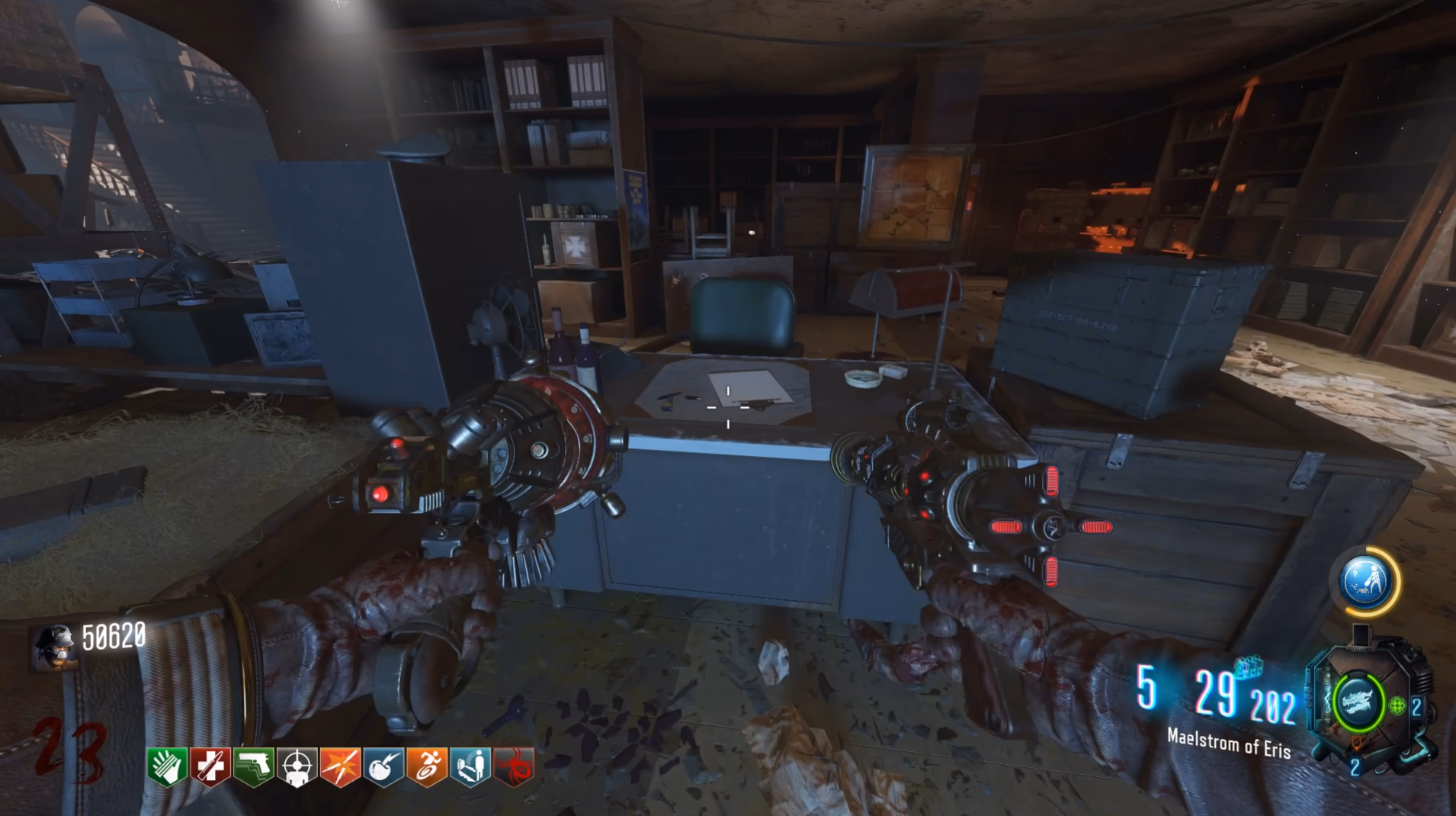Click the player character portrait
Viewport: 1456px width, 816px height.
55,644
